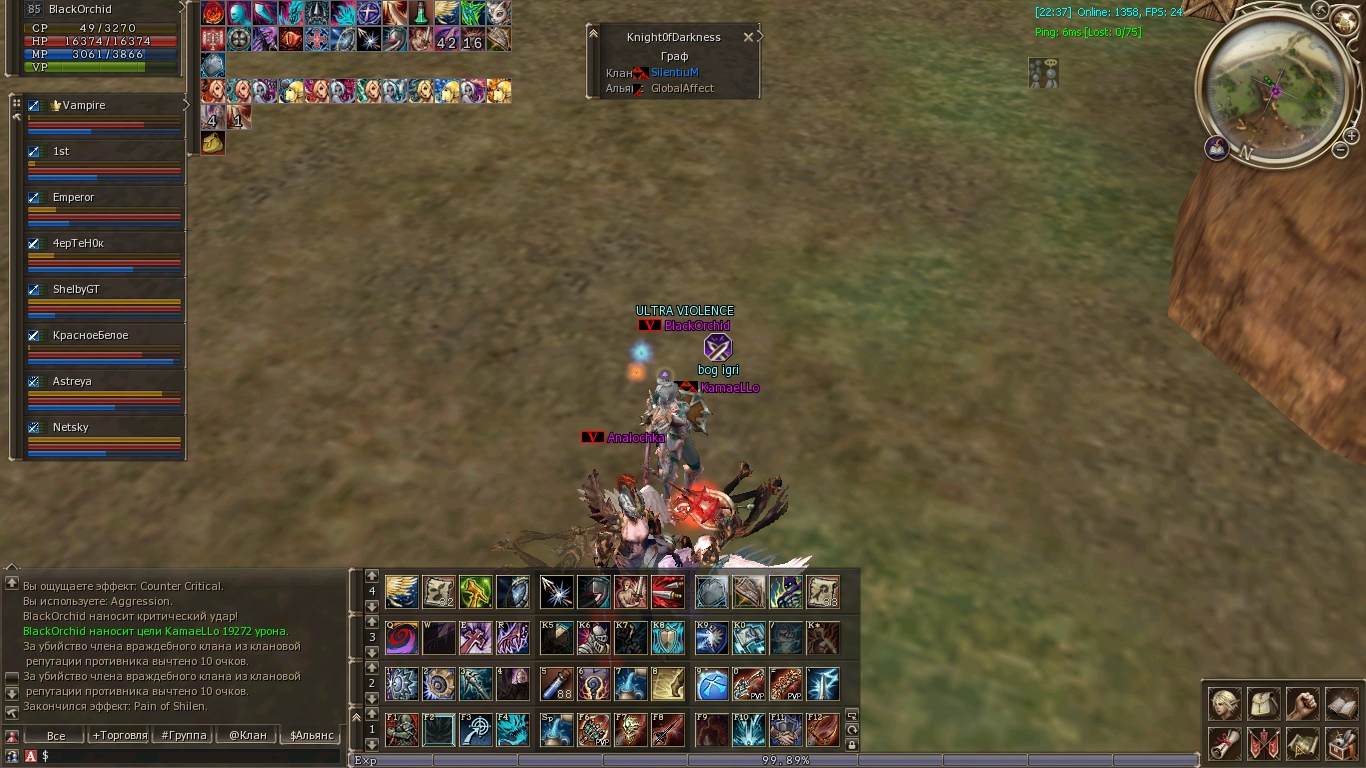Switch chat to the +Торговля tab
Viewport: 1366px width, 768px height.
pyautogui.click(x=118, y=735)
